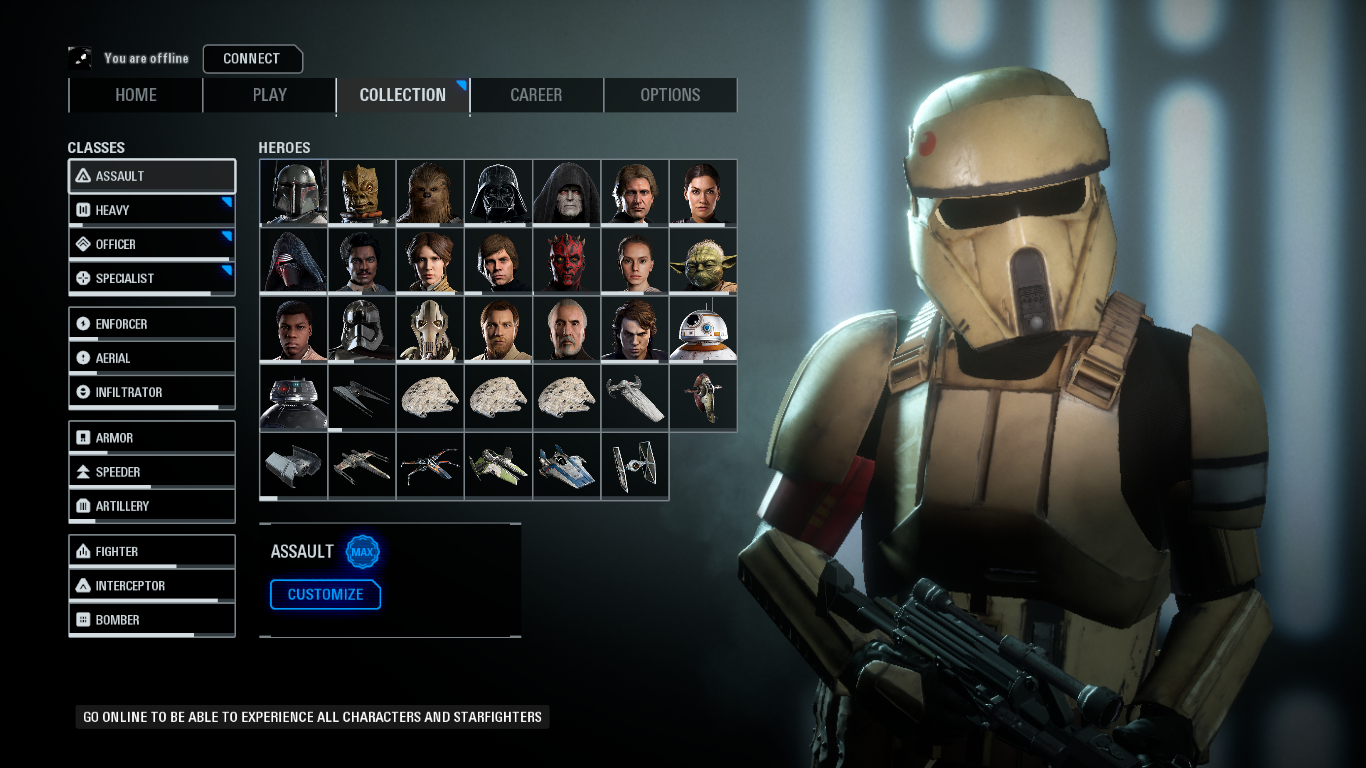This screenshot has width=1366, height=768.
Task: Click the CONNECT button
Action: click(x=252, y=59)
